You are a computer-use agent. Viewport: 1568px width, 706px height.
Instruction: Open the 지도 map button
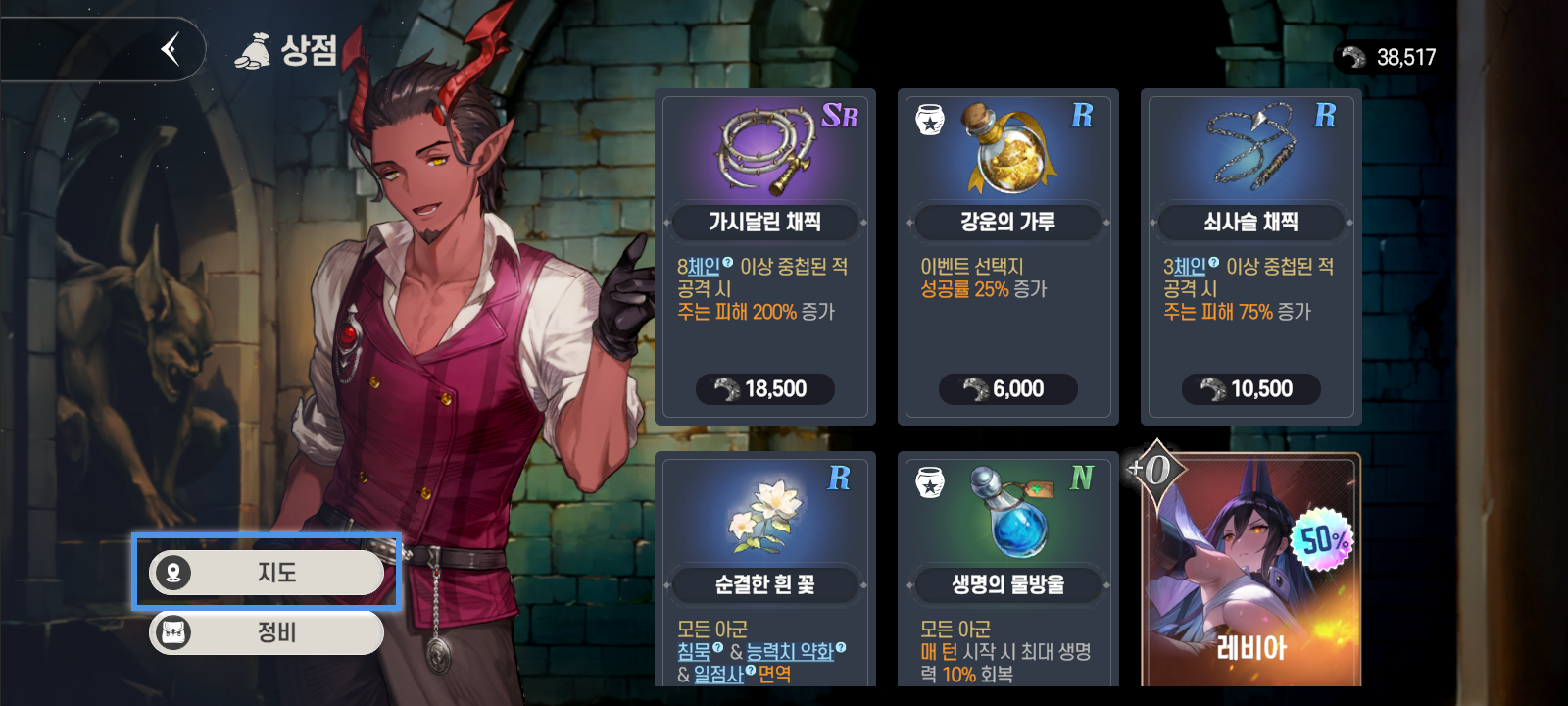(x=267, y=573)
